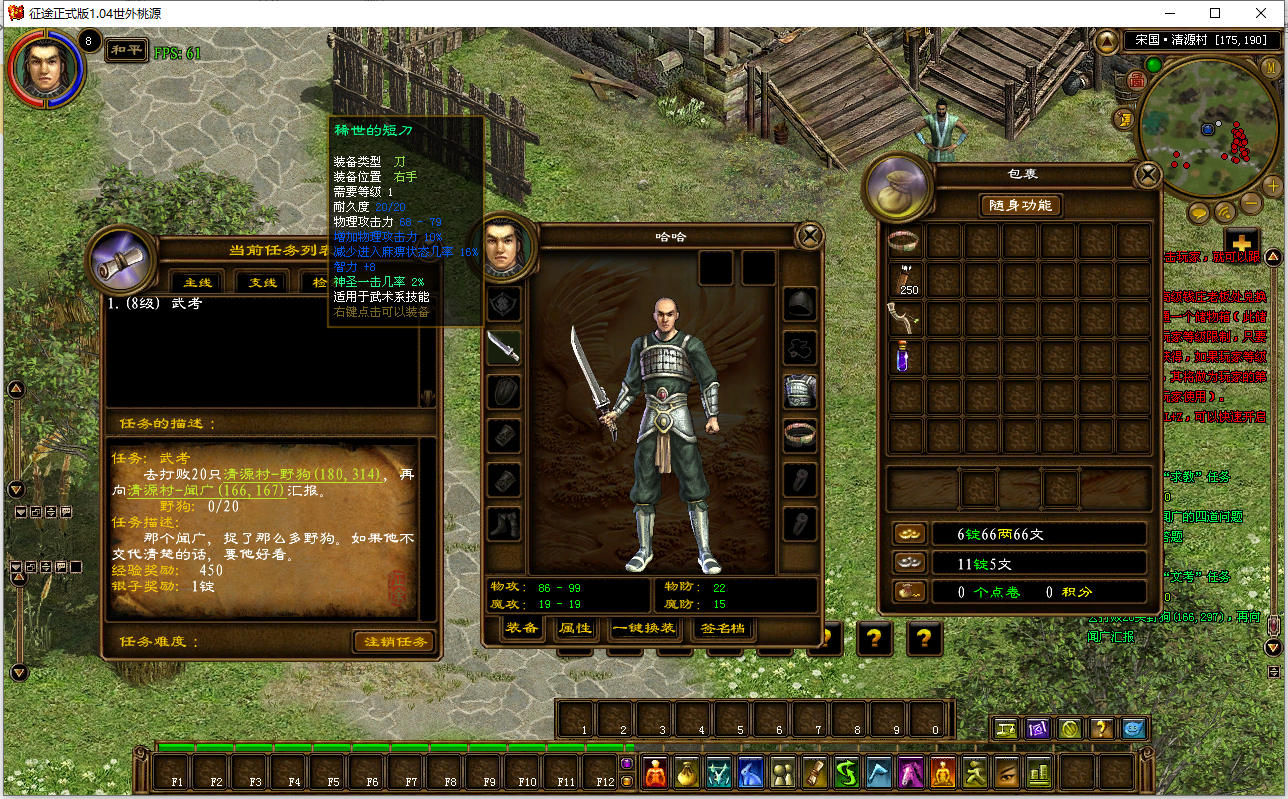
Task: Switch to the 主线 quest tab
Action: [196, 282]
